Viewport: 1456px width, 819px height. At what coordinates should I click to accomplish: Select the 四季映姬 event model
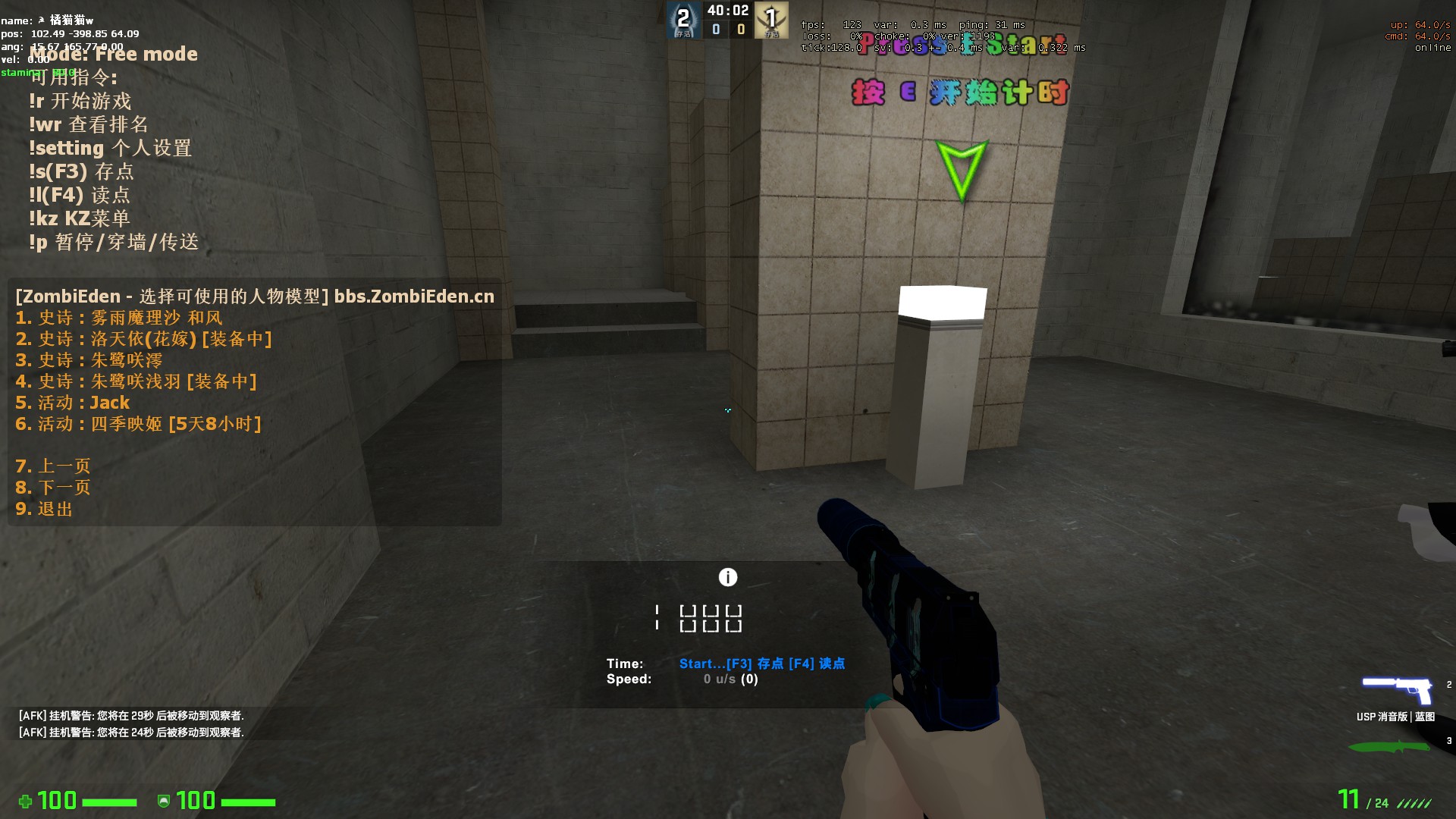138,424
